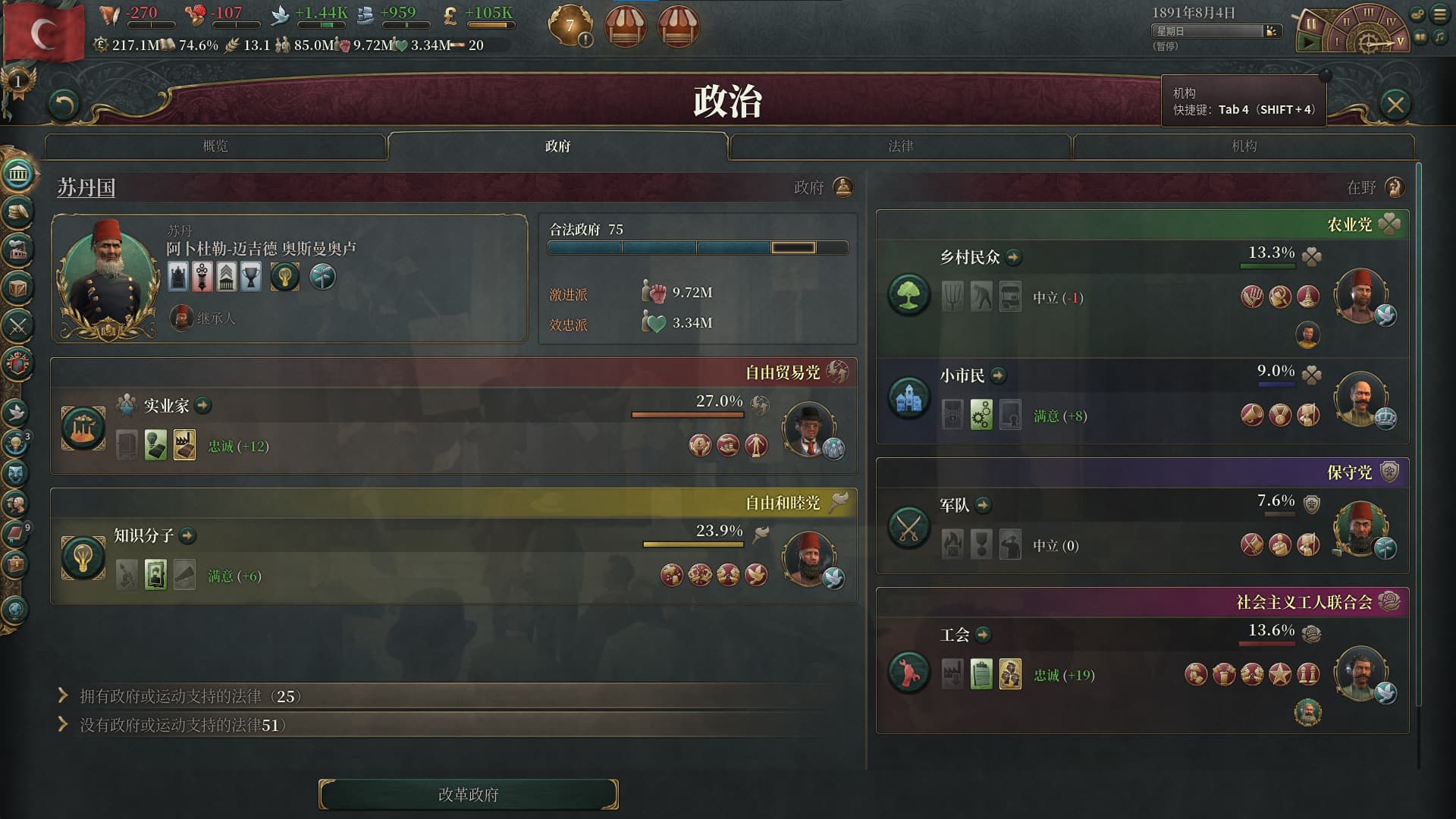Open 乡村民众 interest group details
Viewport: 1456px width, 819px height.
(x=1014, y=258)
